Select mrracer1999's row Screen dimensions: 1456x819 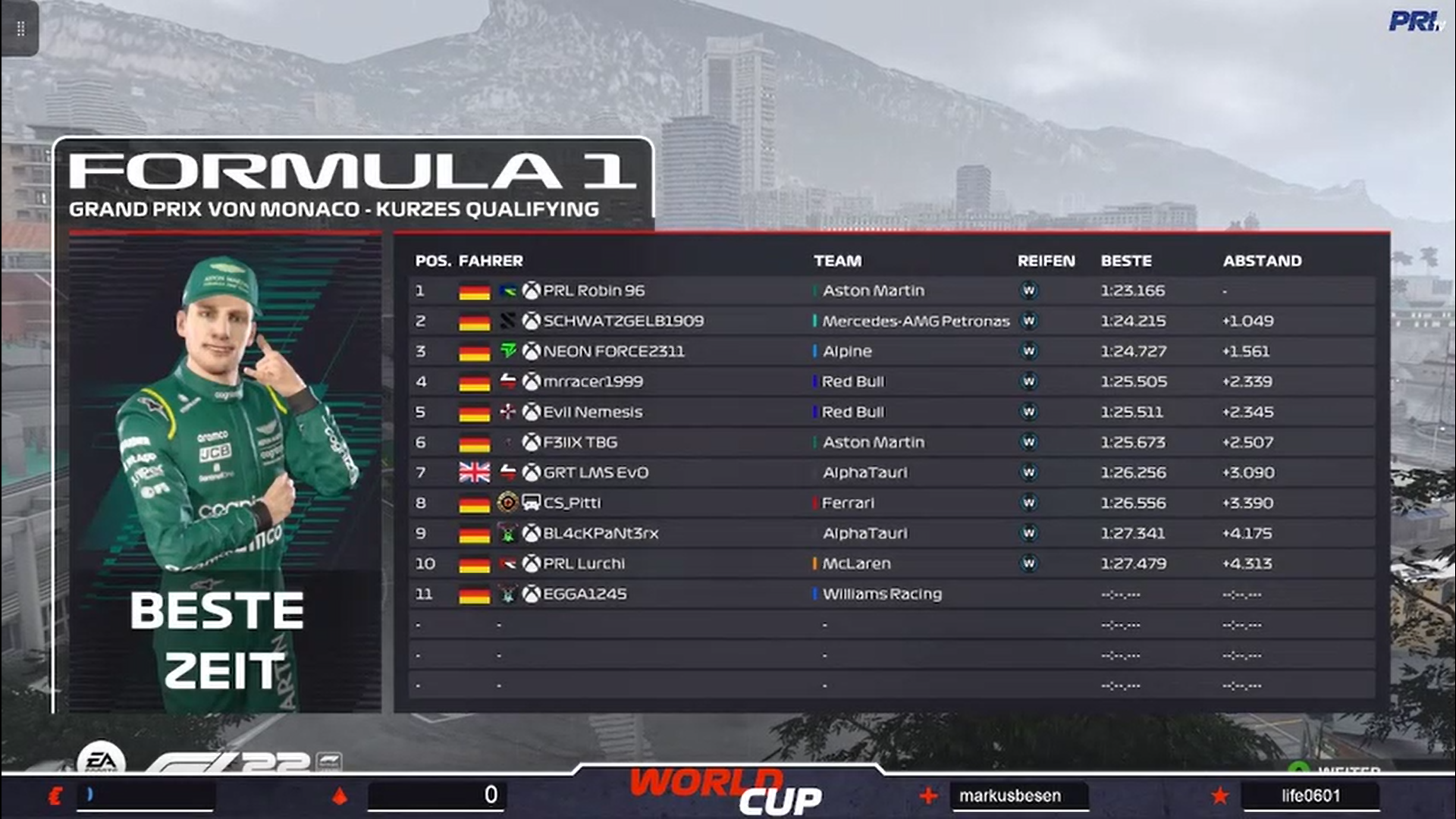click(x=593, y=381)
